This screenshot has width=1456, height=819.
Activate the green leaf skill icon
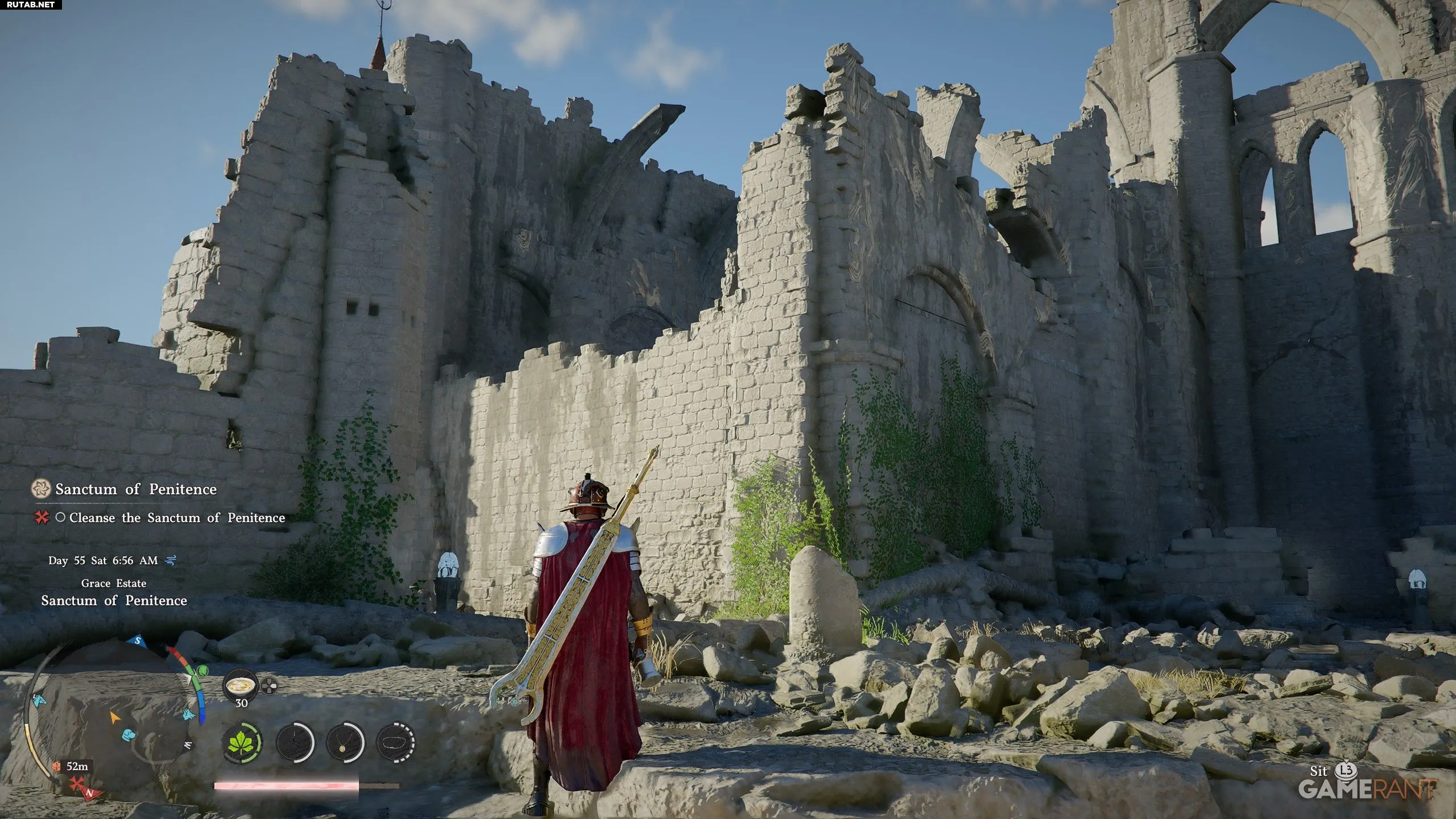point(243,742)
